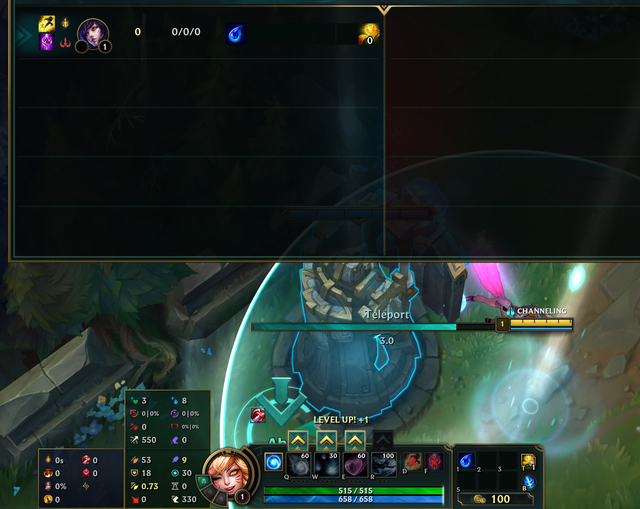Select the W ability icon

[327, 465]
